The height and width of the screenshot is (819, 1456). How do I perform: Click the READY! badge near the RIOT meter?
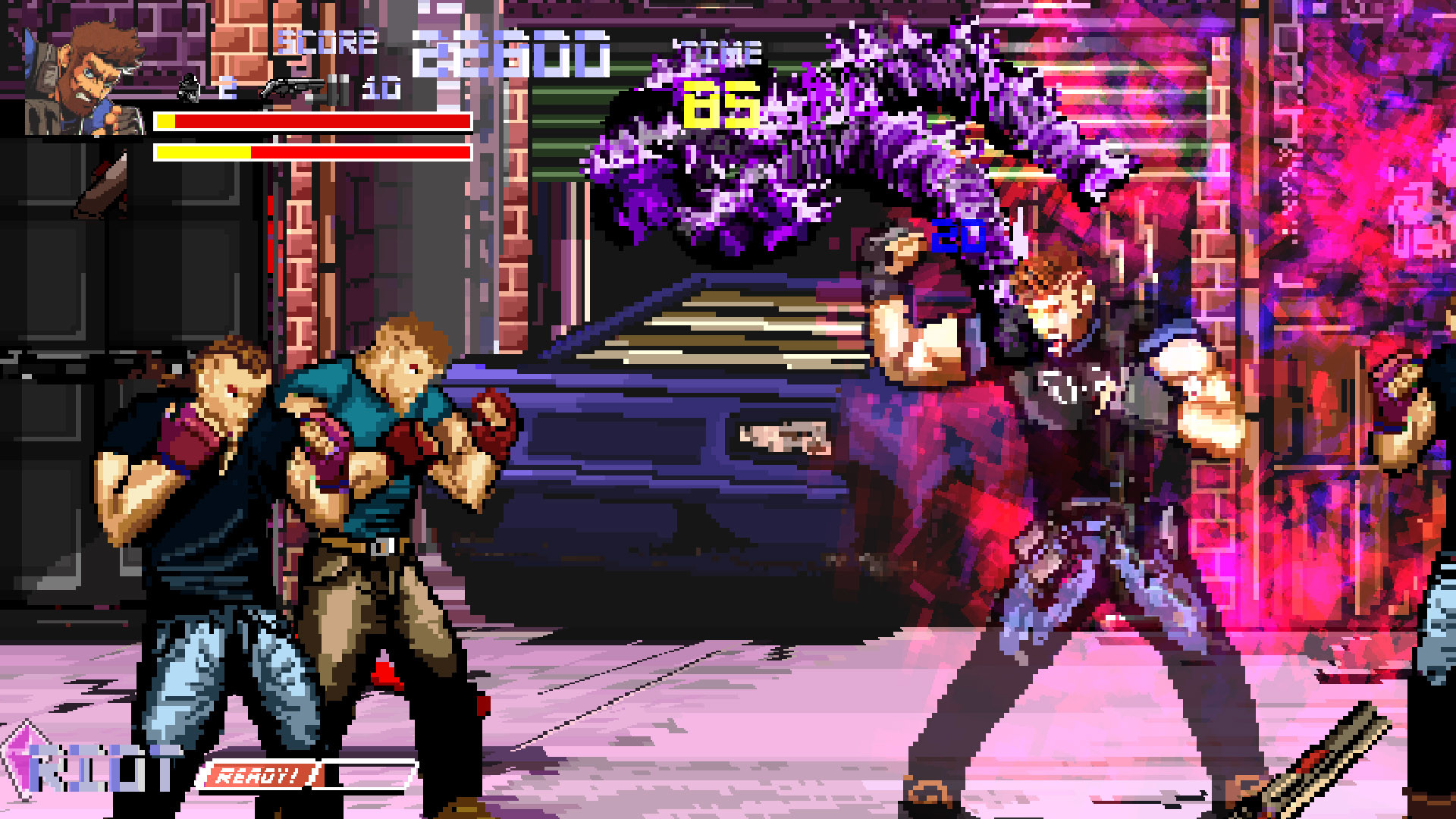[x=262, y=776]
